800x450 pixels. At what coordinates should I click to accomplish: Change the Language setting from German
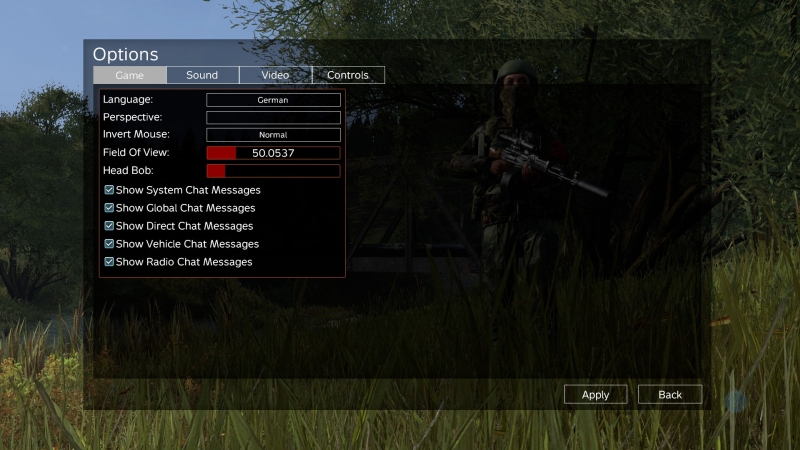click(x=273, y=100)
